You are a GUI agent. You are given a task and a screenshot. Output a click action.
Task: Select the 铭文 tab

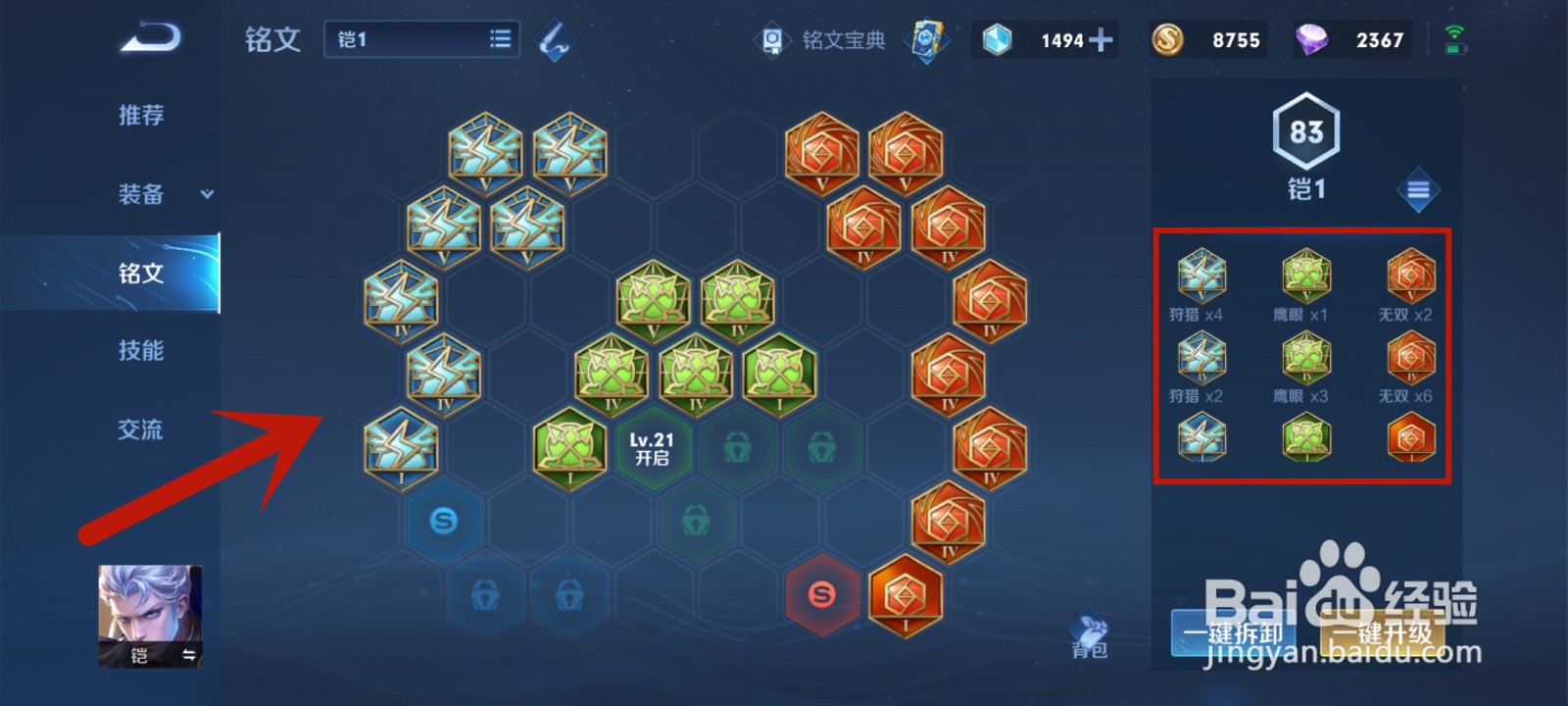(141, 274)
